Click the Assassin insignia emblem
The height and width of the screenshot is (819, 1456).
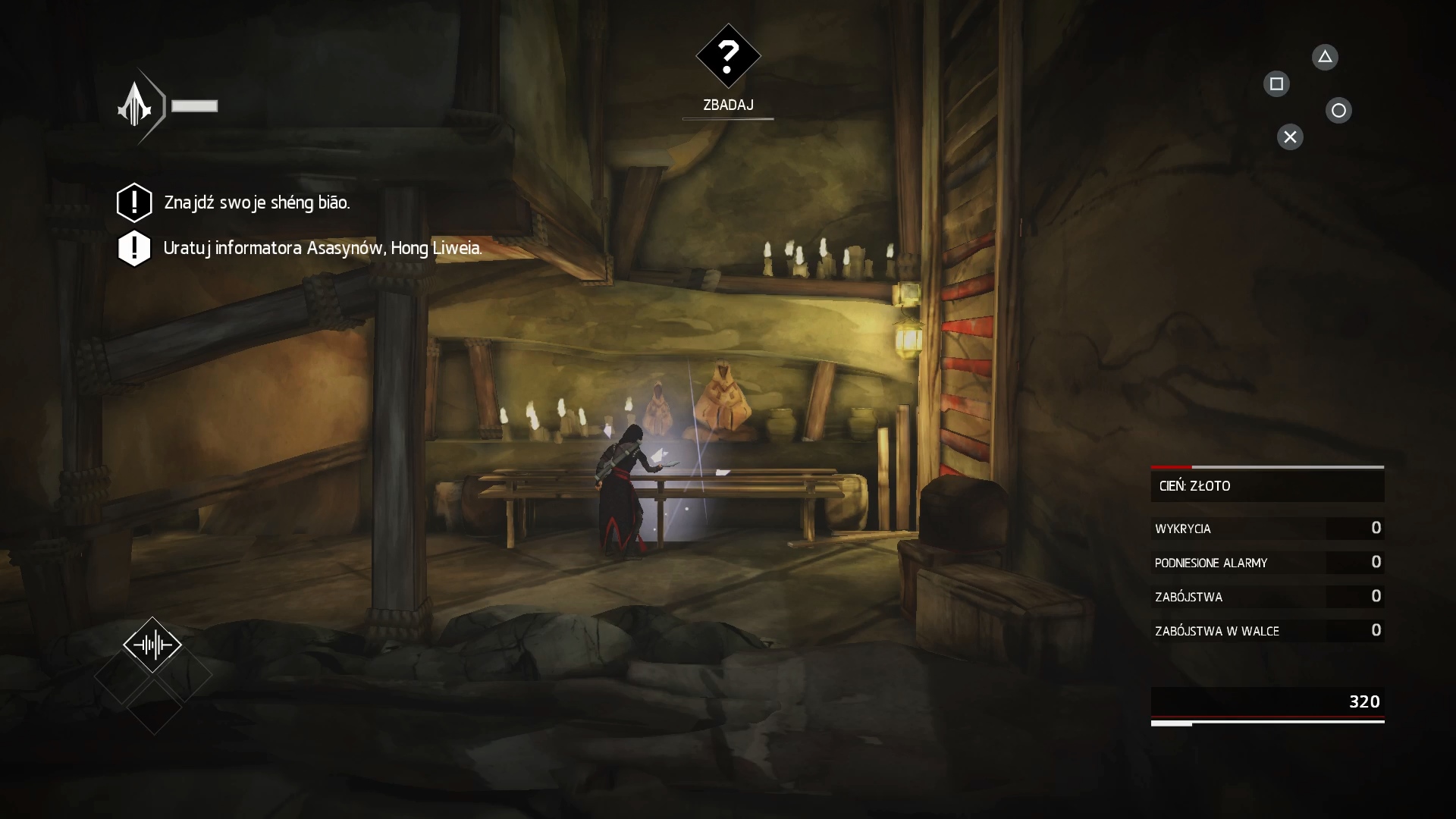pos(136,106)
